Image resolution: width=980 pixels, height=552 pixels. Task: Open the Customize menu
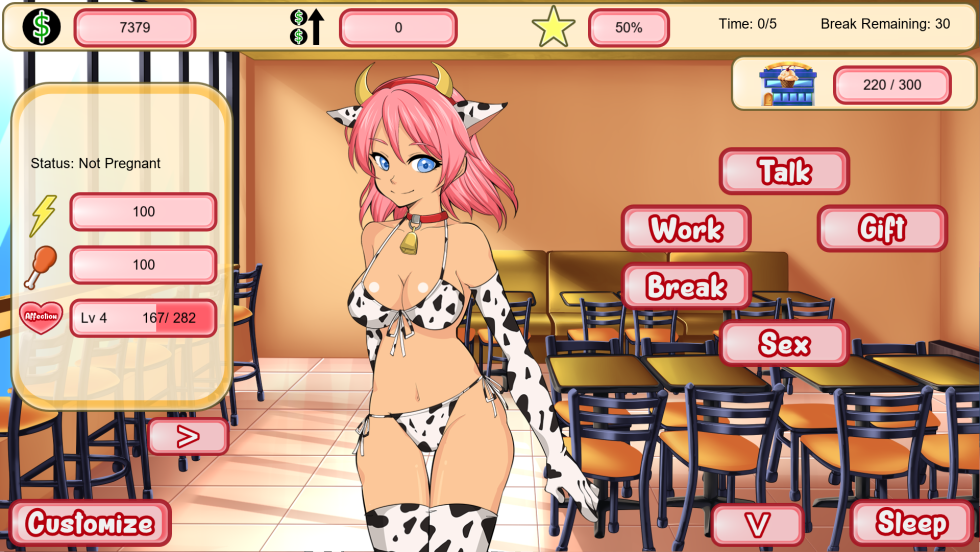click(x=90, y=523)
